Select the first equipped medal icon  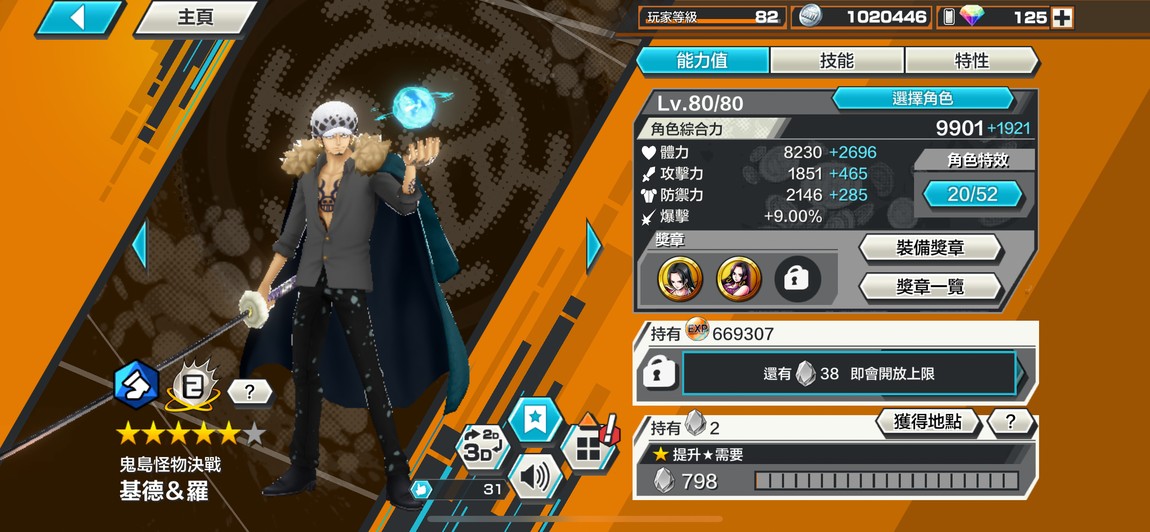click(680, 280)
